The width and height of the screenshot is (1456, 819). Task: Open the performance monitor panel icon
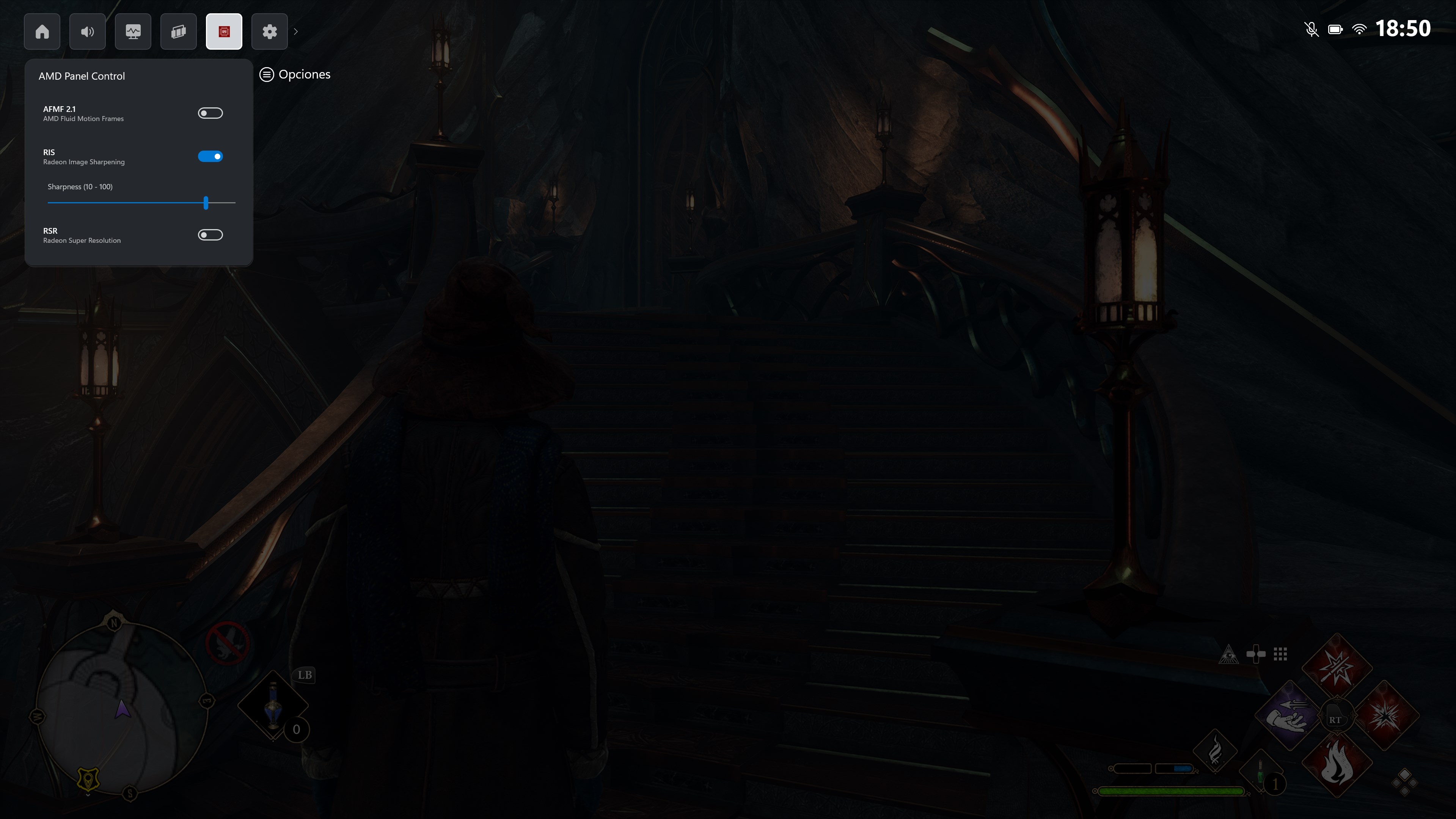click(133, 31)
